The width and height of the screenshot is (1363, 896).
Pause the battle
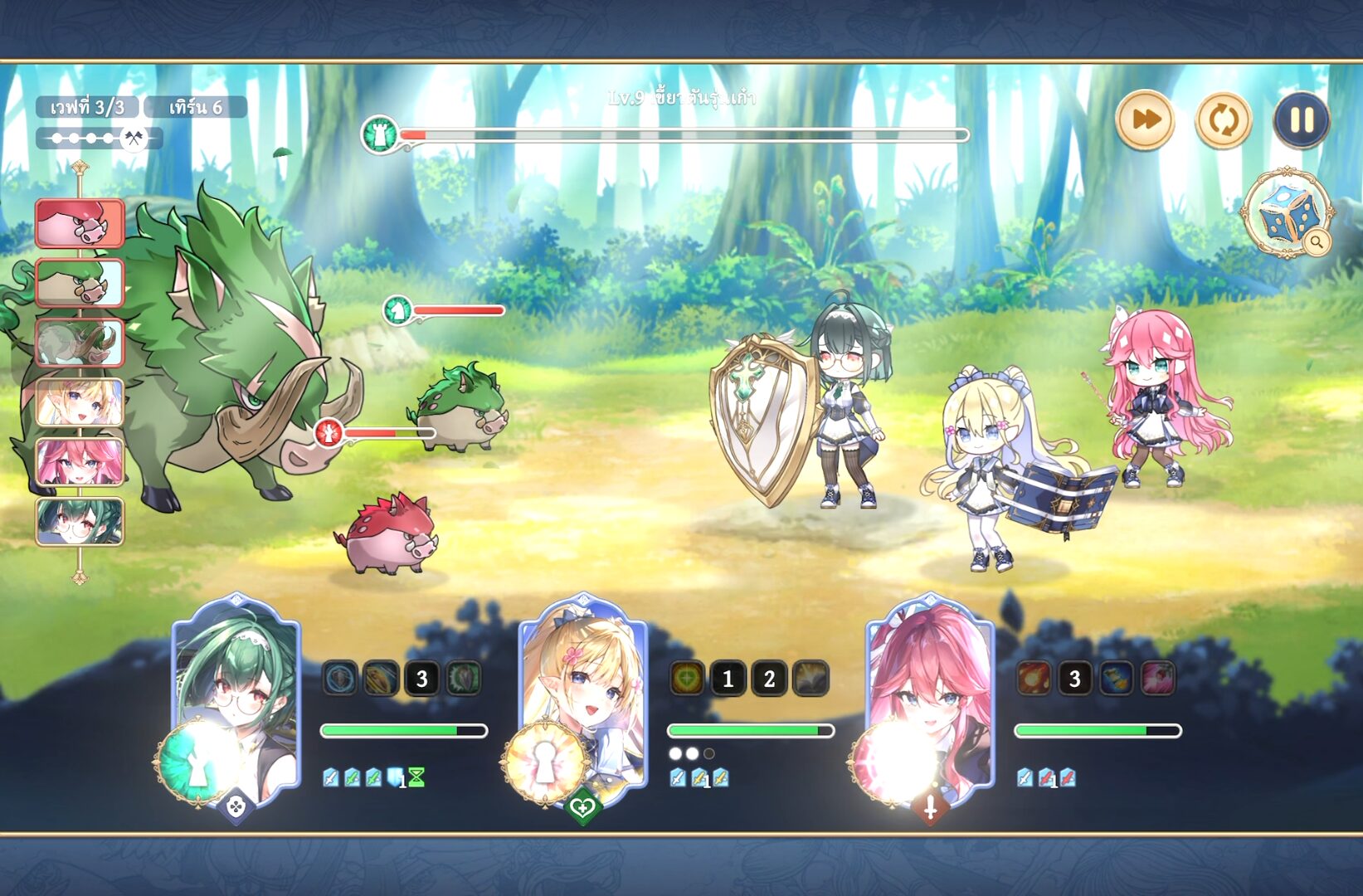click(1301, 120)
